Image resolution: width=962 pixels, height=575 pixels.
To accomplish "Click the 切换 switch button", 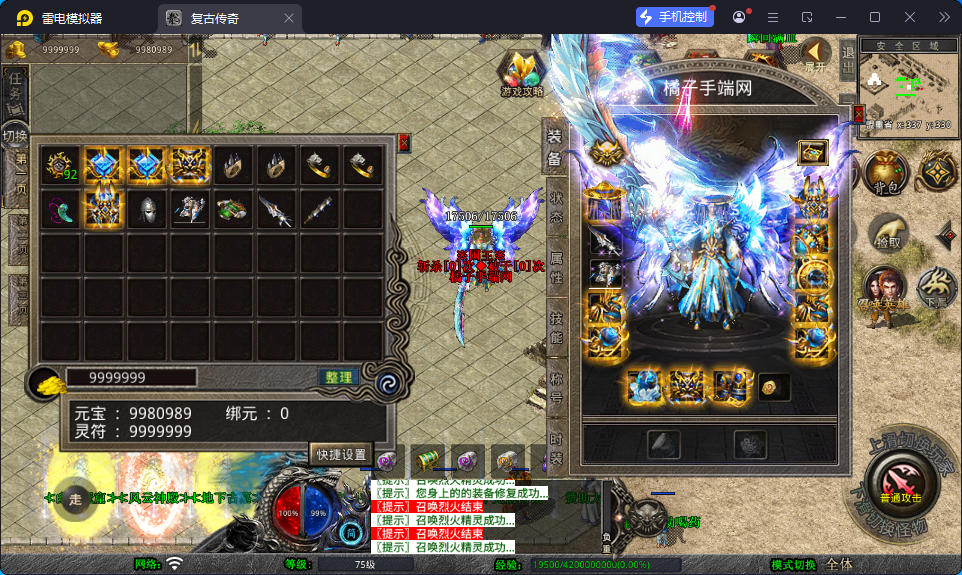I will [x=15, y=135].
